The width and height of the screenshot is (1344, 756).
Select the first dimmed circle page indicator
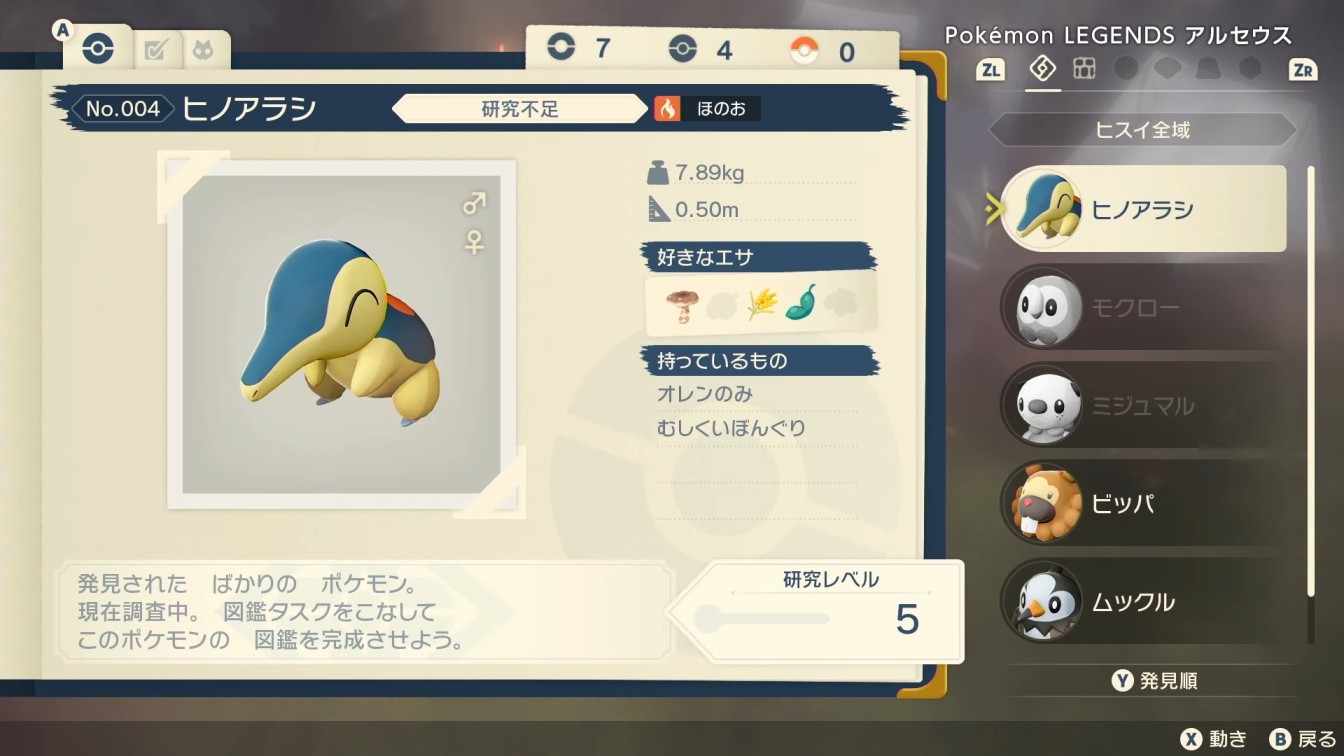1128,70
